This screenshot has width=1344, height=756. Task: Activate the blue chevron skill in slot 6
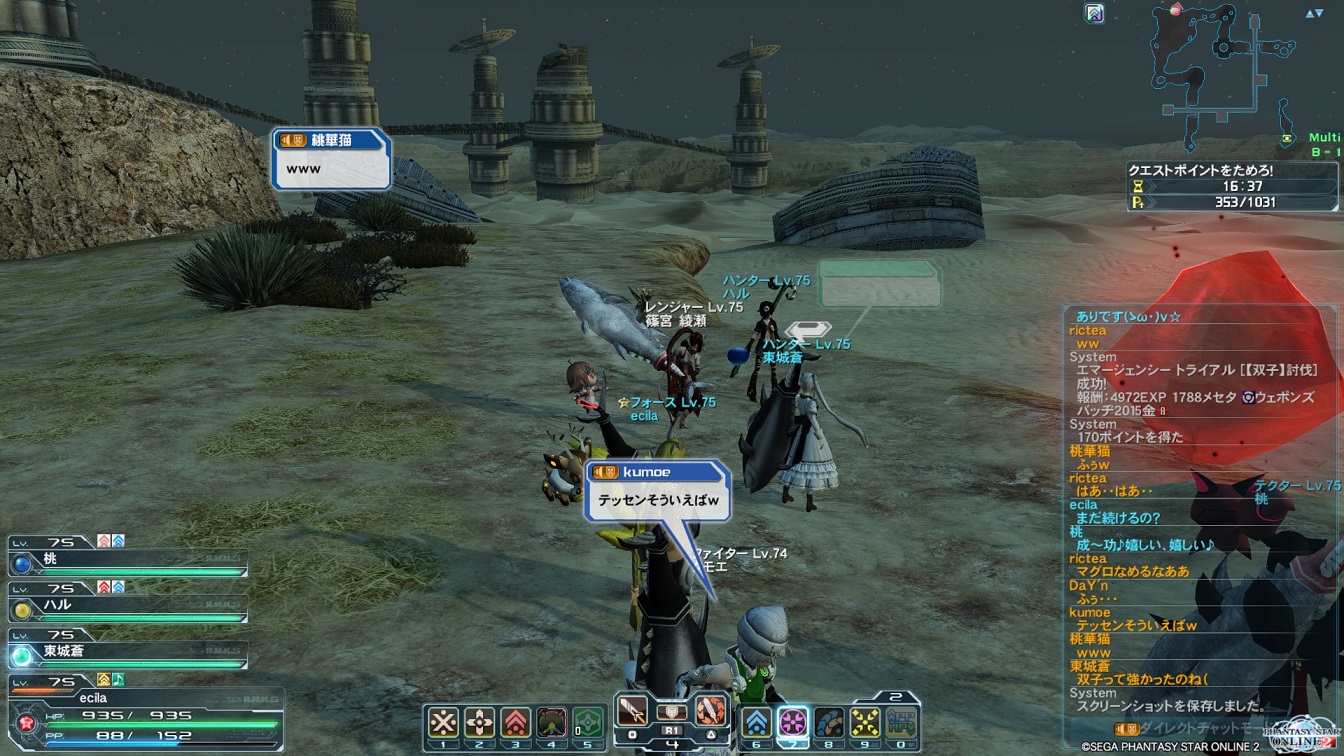(x=757, y=722)
